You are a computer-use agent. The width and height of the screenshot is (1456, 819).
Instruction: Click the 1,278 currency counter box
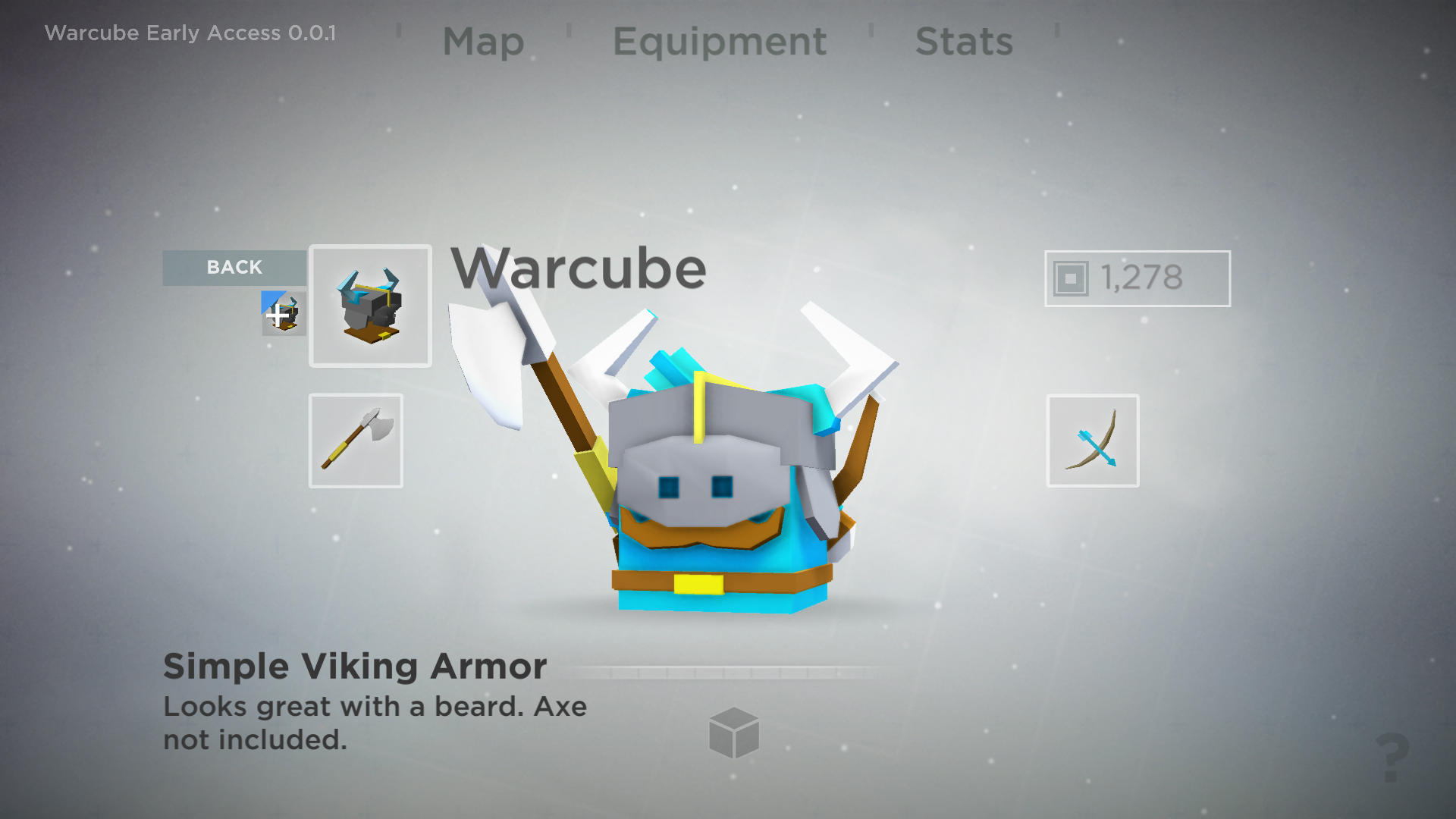pyautogui.click(x=1137, y=278)
